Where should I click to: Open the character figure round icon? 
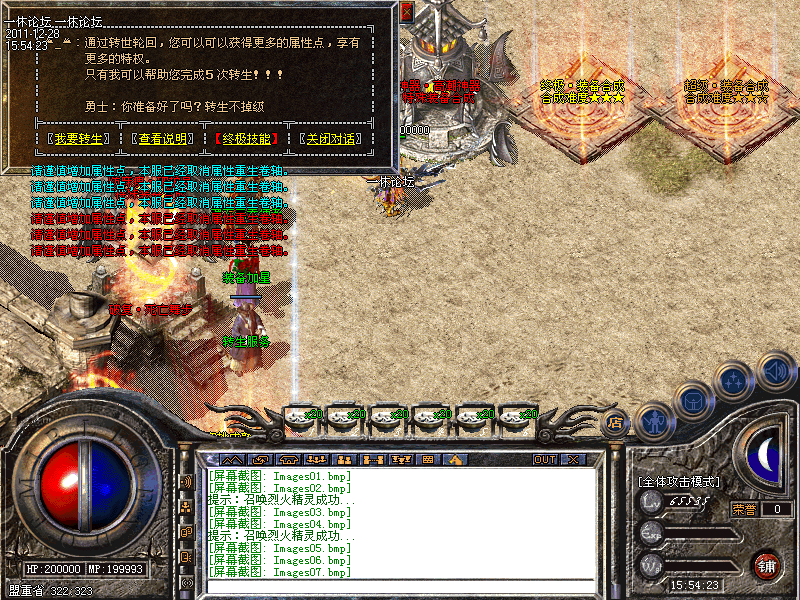pos(655,421)
